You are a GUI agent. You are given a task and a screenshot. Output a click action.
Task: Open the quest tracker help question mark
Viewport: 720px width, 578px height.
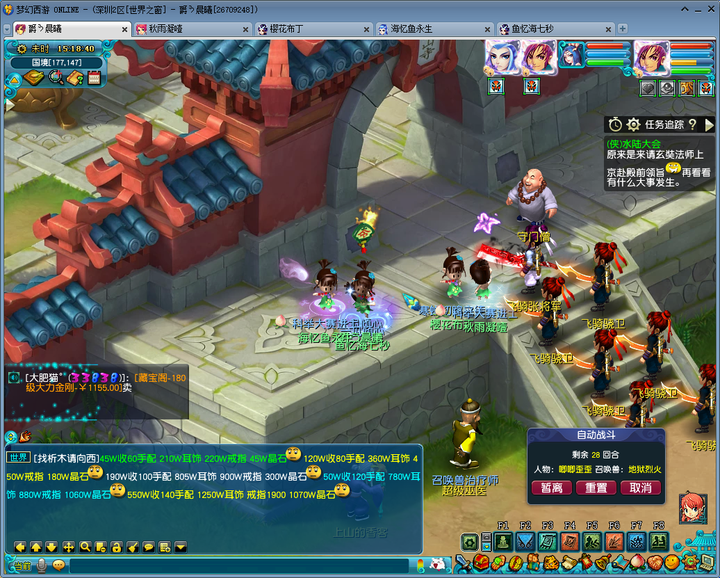pos(693,124)
